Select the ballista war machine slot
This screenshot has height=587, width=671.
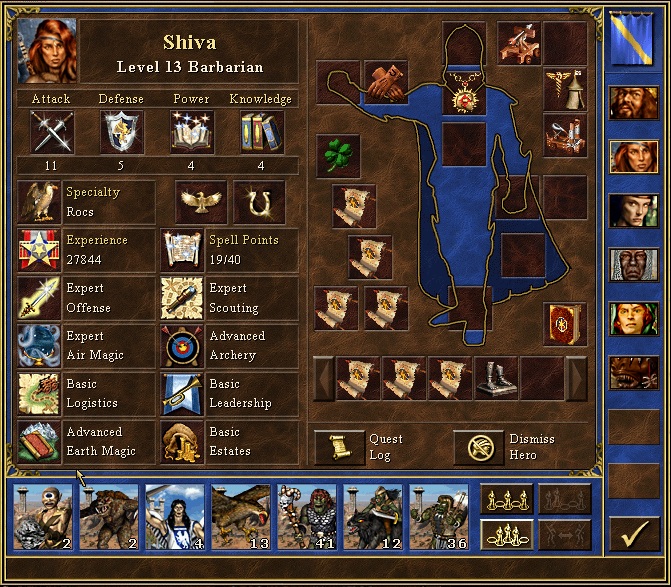point(520,42)
